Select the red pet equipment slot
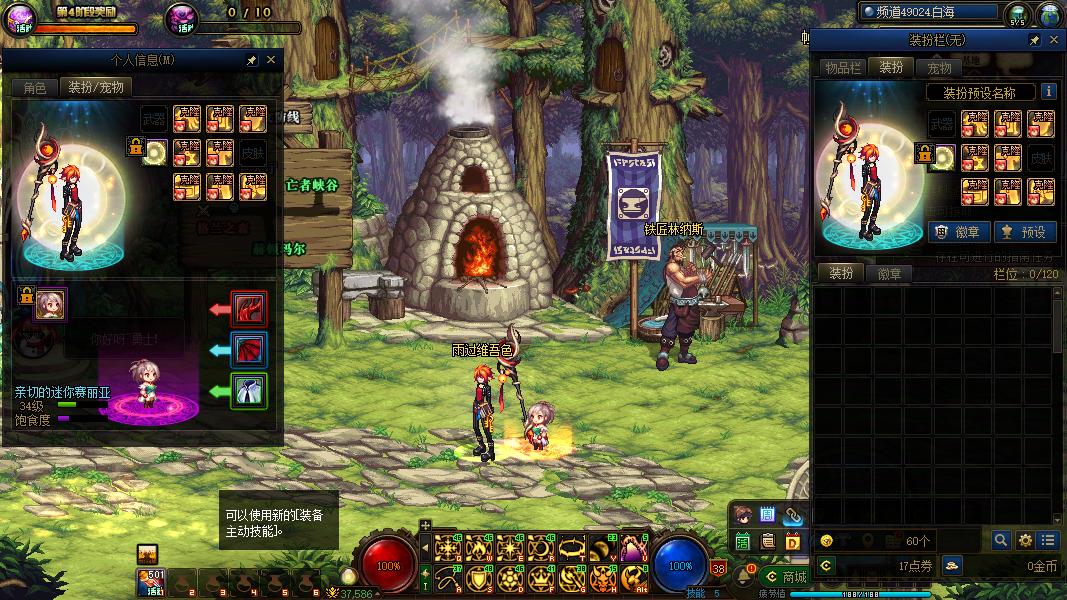 (249, 308)
